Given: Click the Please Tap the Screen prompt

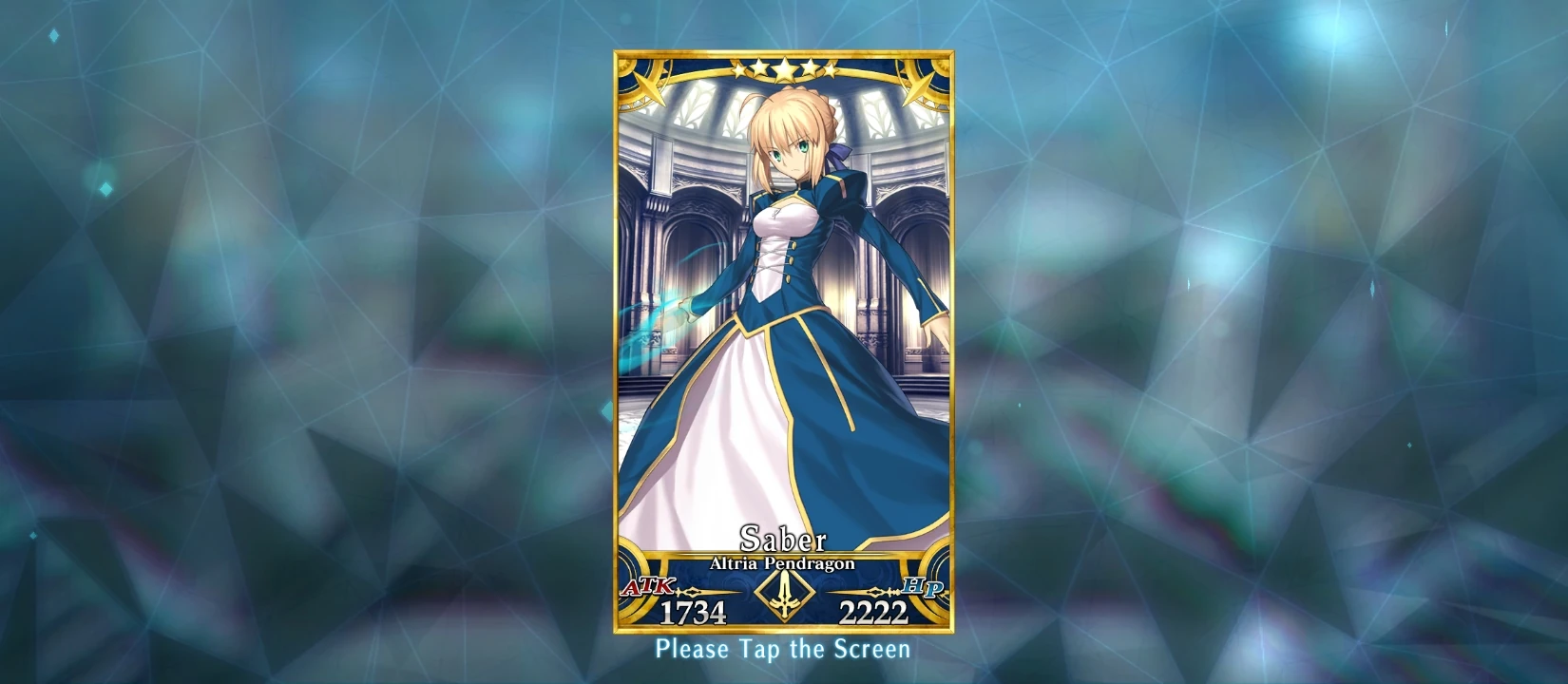Looking at the screenshot, I should pyautogui.click(x=783, y=652).
